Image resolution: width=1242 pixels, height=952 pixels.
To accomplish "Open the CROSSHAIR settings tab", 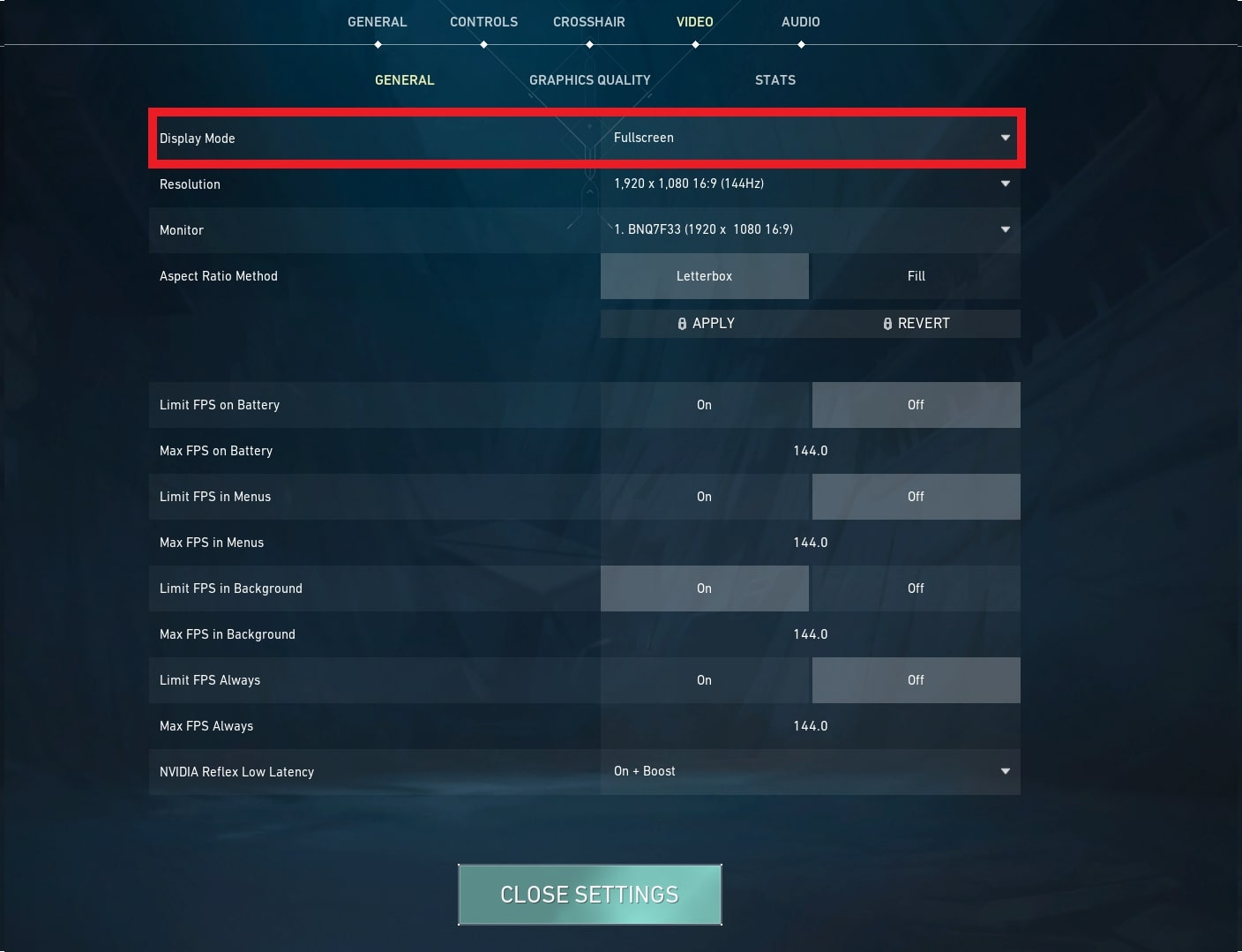I will click(x=588, y=21).
